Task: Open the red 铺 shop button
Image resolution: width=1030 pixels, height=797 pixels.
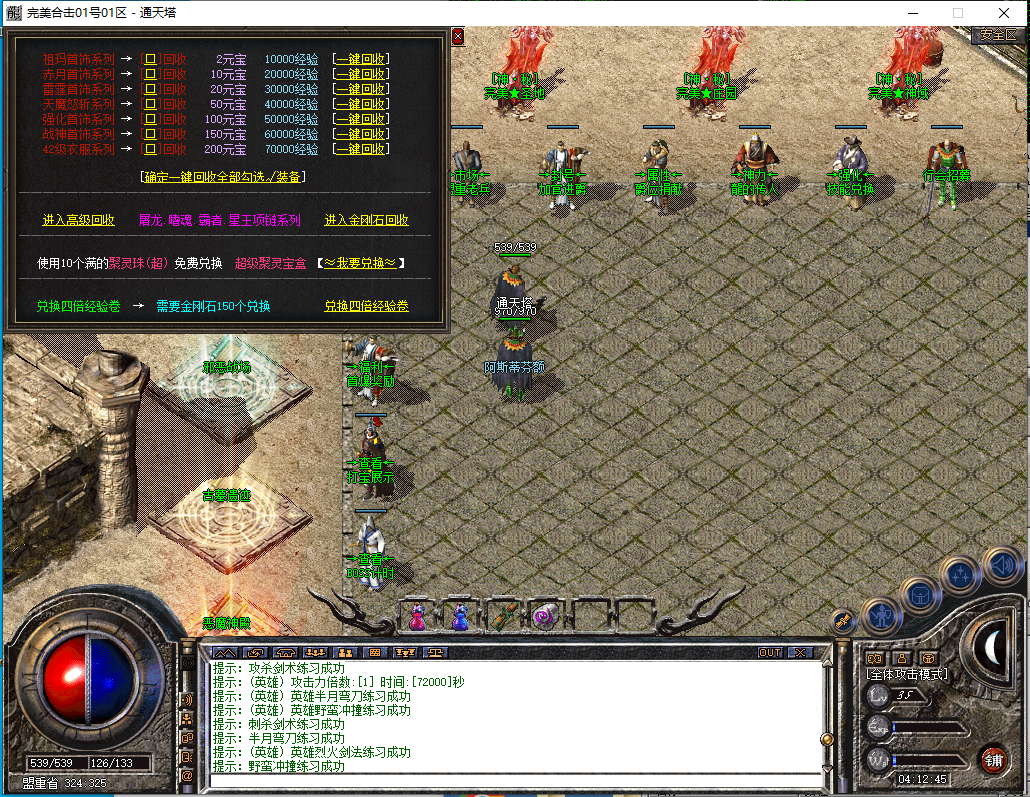Action: pos(992,758)
